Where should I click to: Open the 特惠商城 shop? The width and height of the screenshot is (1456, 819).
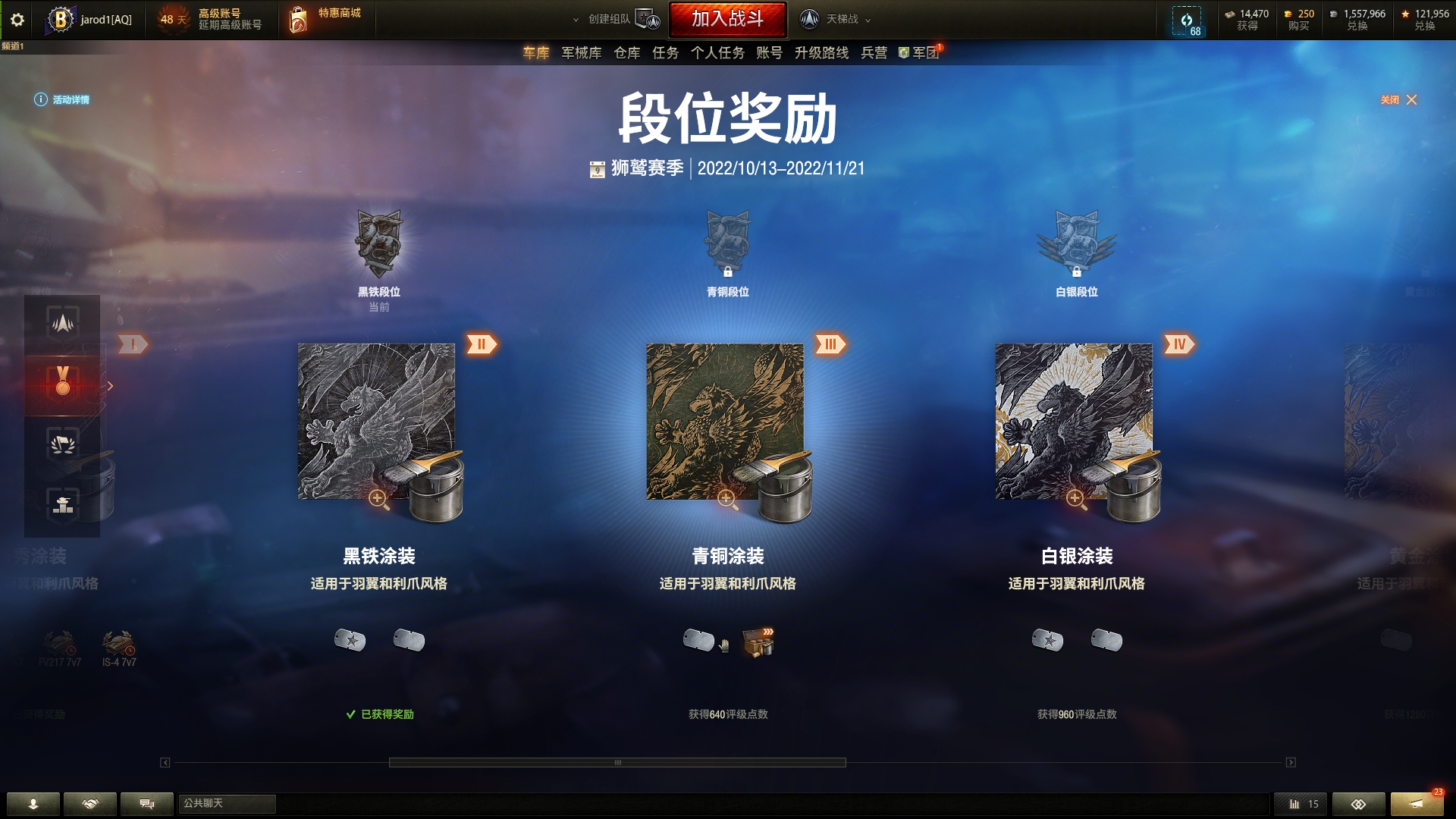328,19
